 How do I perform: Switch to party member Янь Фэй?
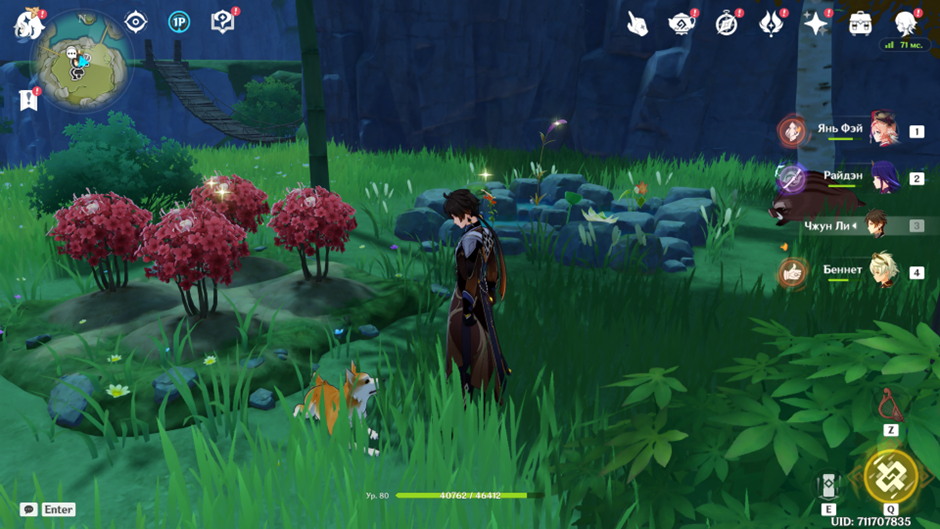pyautogui.click(x=884, y=131)
